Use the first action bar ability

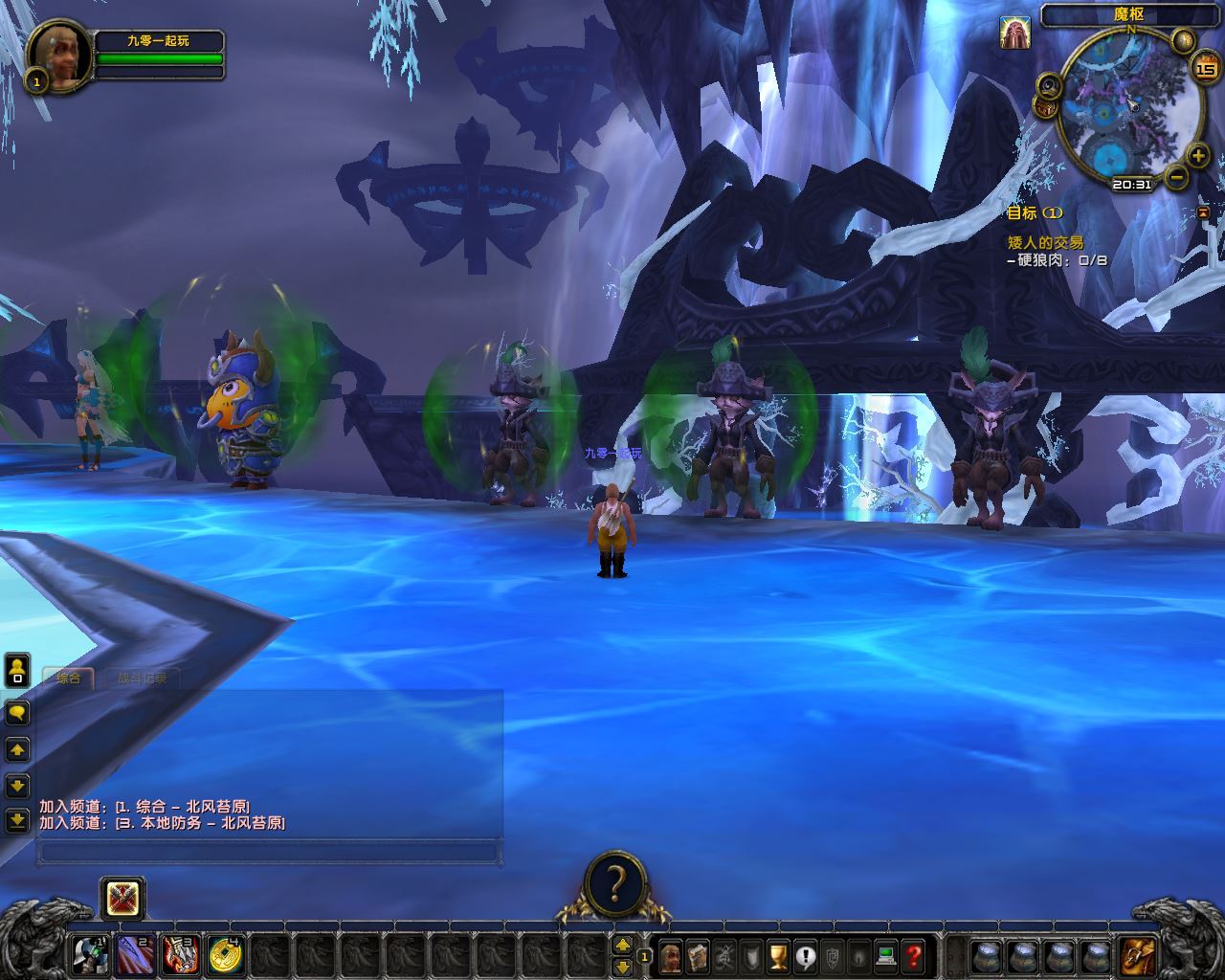pos(92,953)
